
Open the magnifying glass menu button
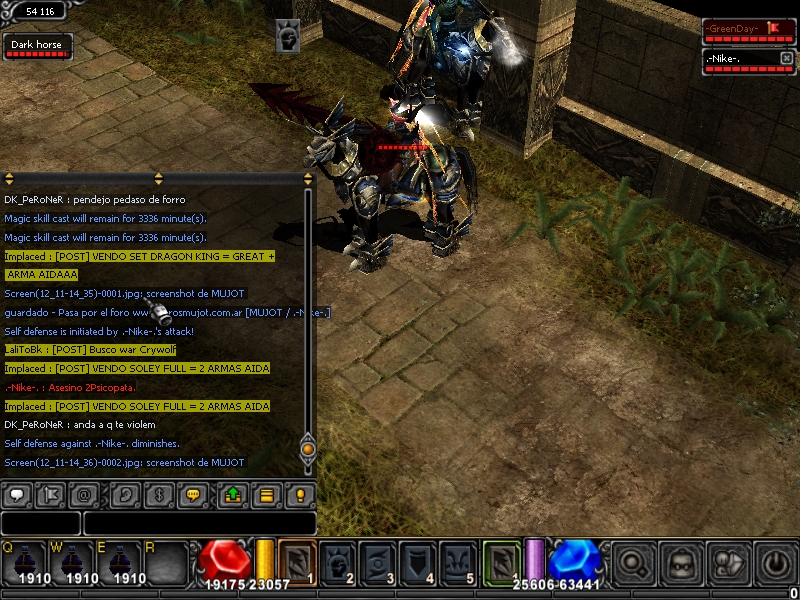[632, 562]
